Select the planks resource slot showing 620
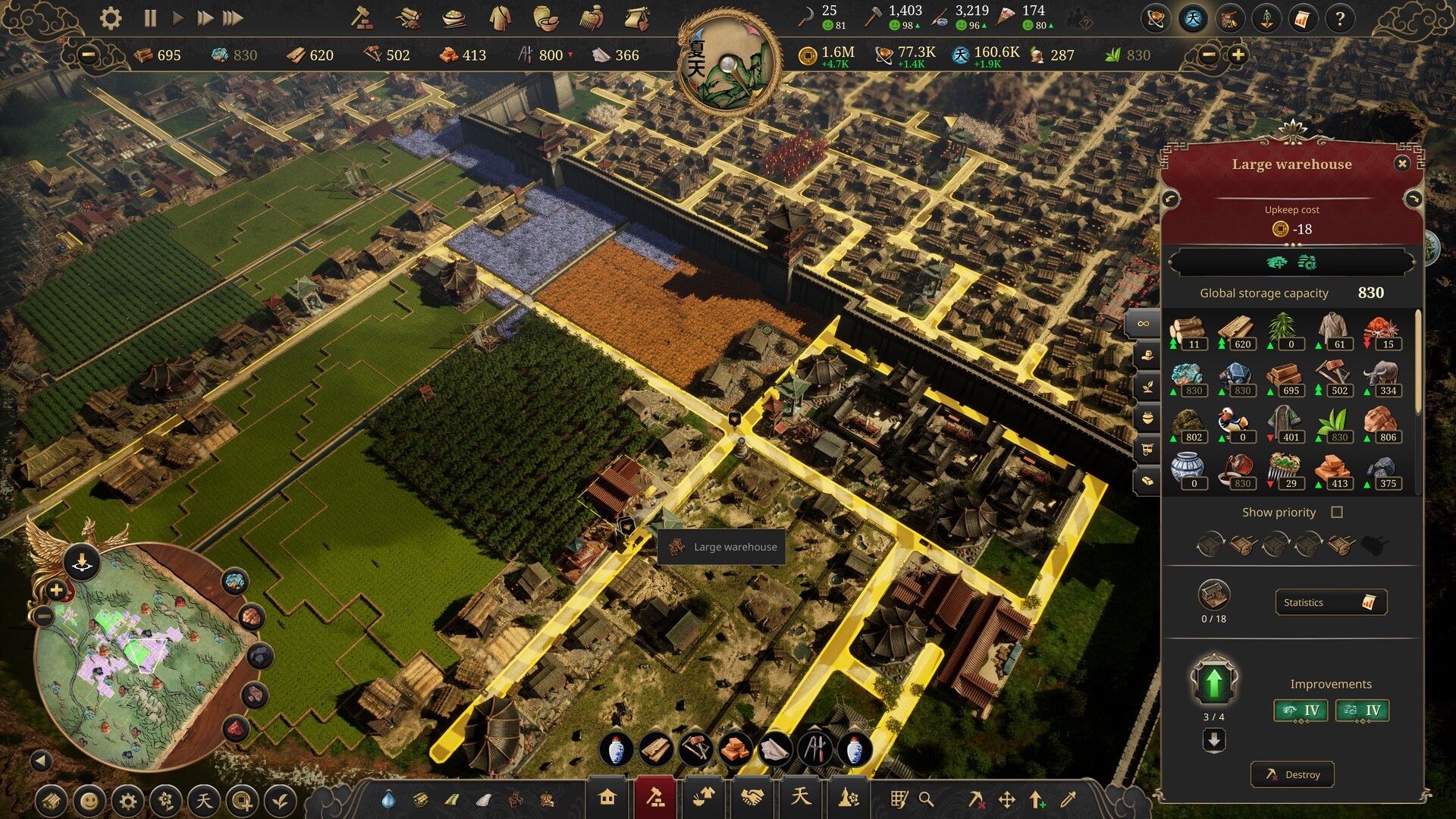This screenshot has width=1456, height=819. tap(1237, 333)
